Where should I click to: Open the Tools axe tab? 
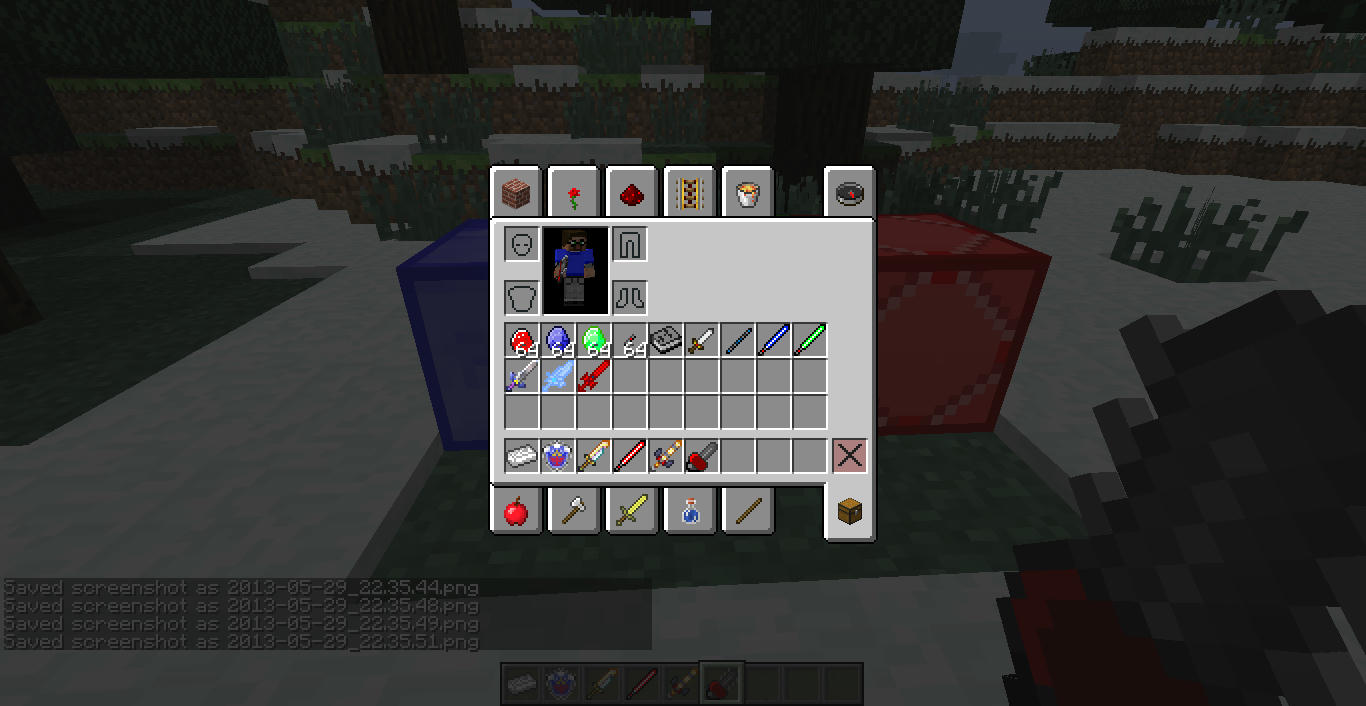(x=574, y=512)
